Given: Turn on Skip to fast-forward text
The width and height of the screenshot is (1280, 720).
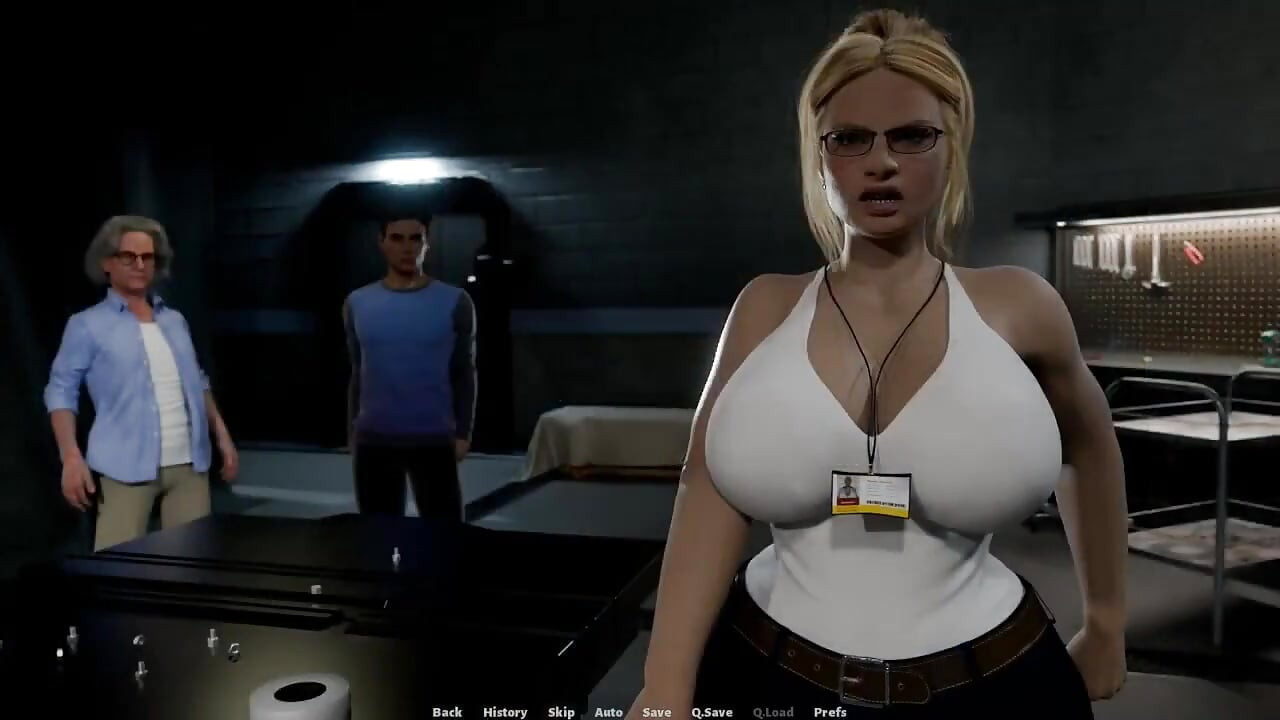Looking at the screenshot, I should pyautogui.click(x=560, y=712).
